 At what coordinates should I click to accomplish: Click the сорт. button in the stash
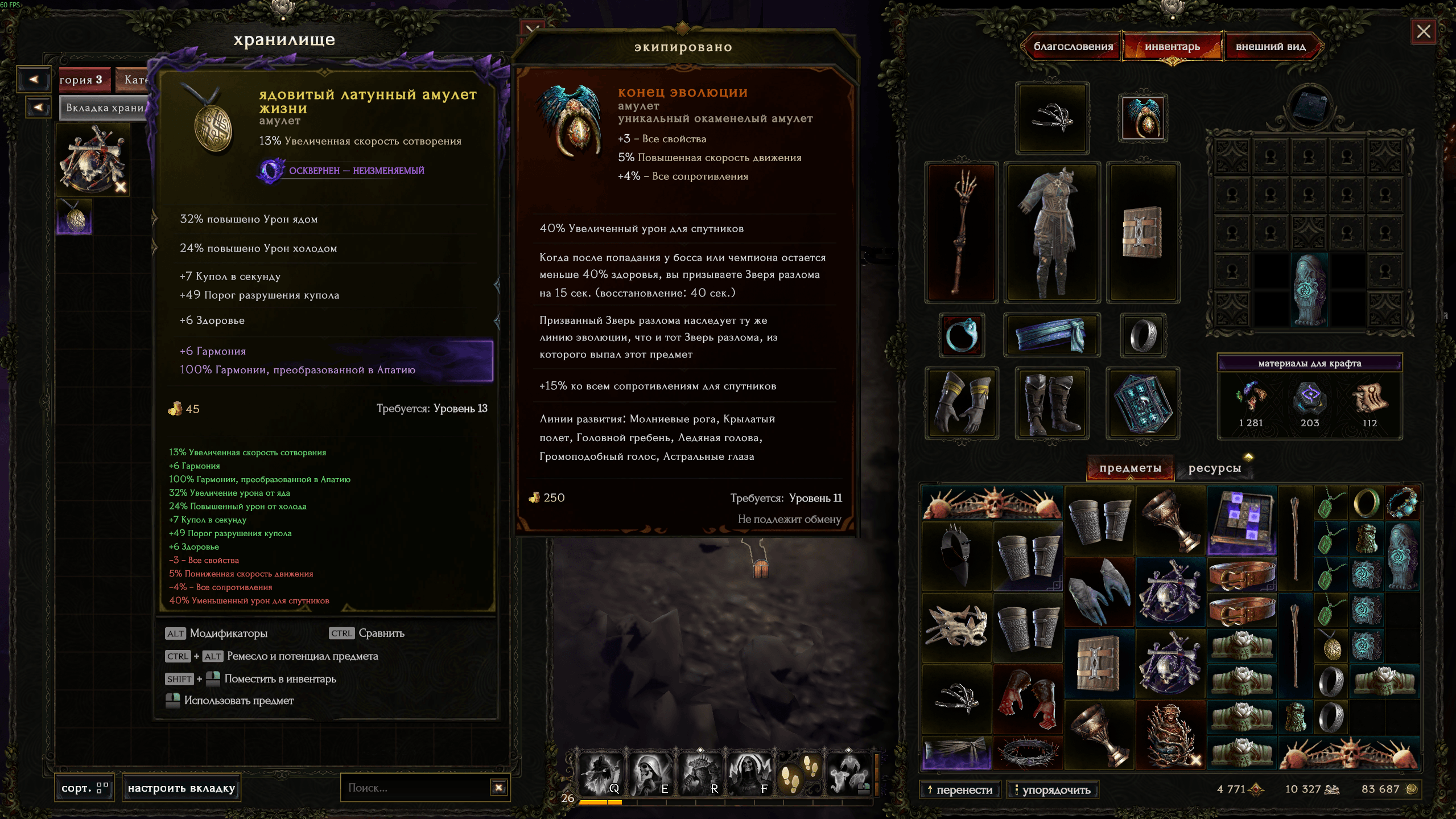[x=84, y=788]
